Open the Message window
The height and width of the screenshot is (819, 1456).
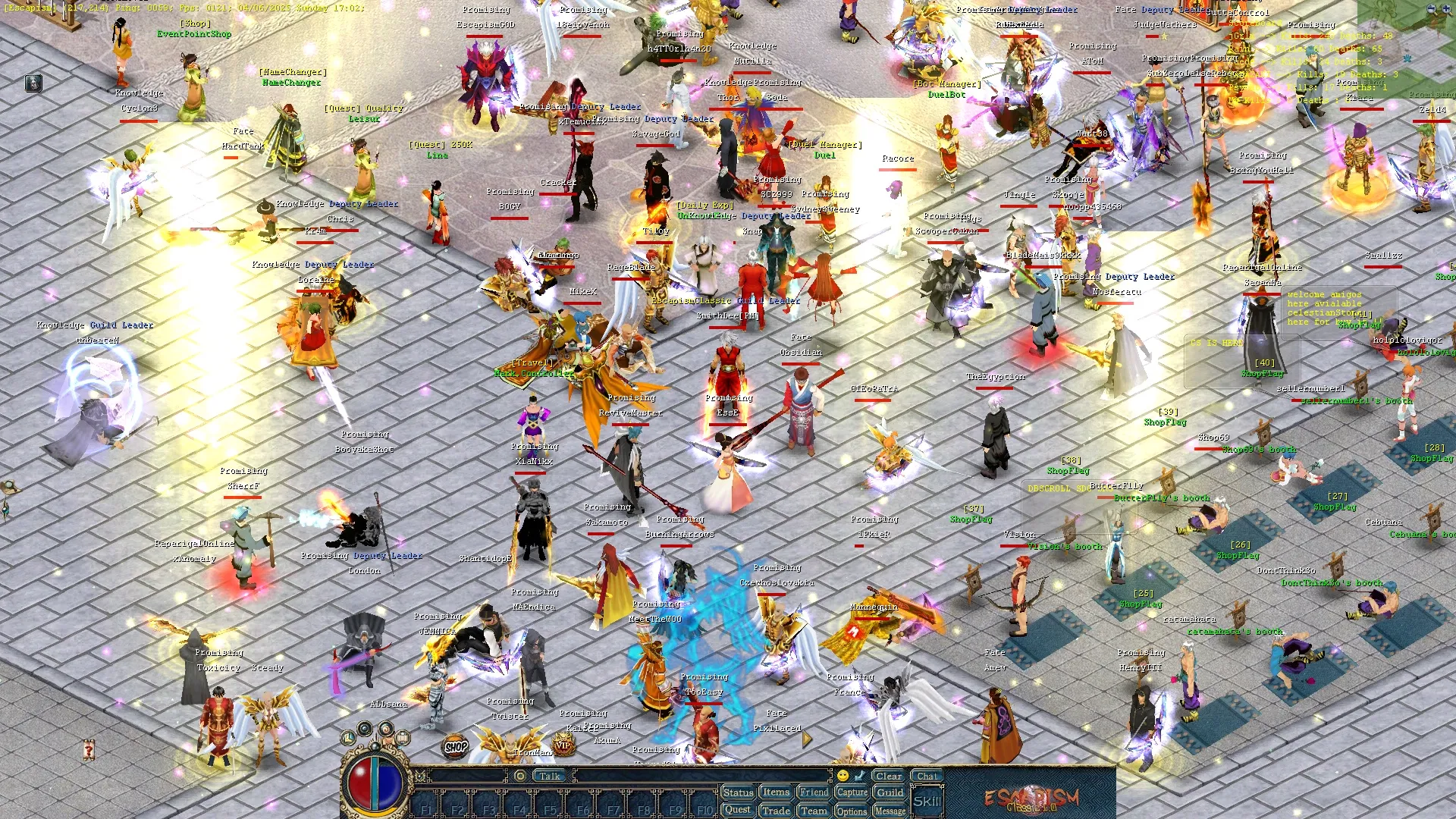click(890, 811)
